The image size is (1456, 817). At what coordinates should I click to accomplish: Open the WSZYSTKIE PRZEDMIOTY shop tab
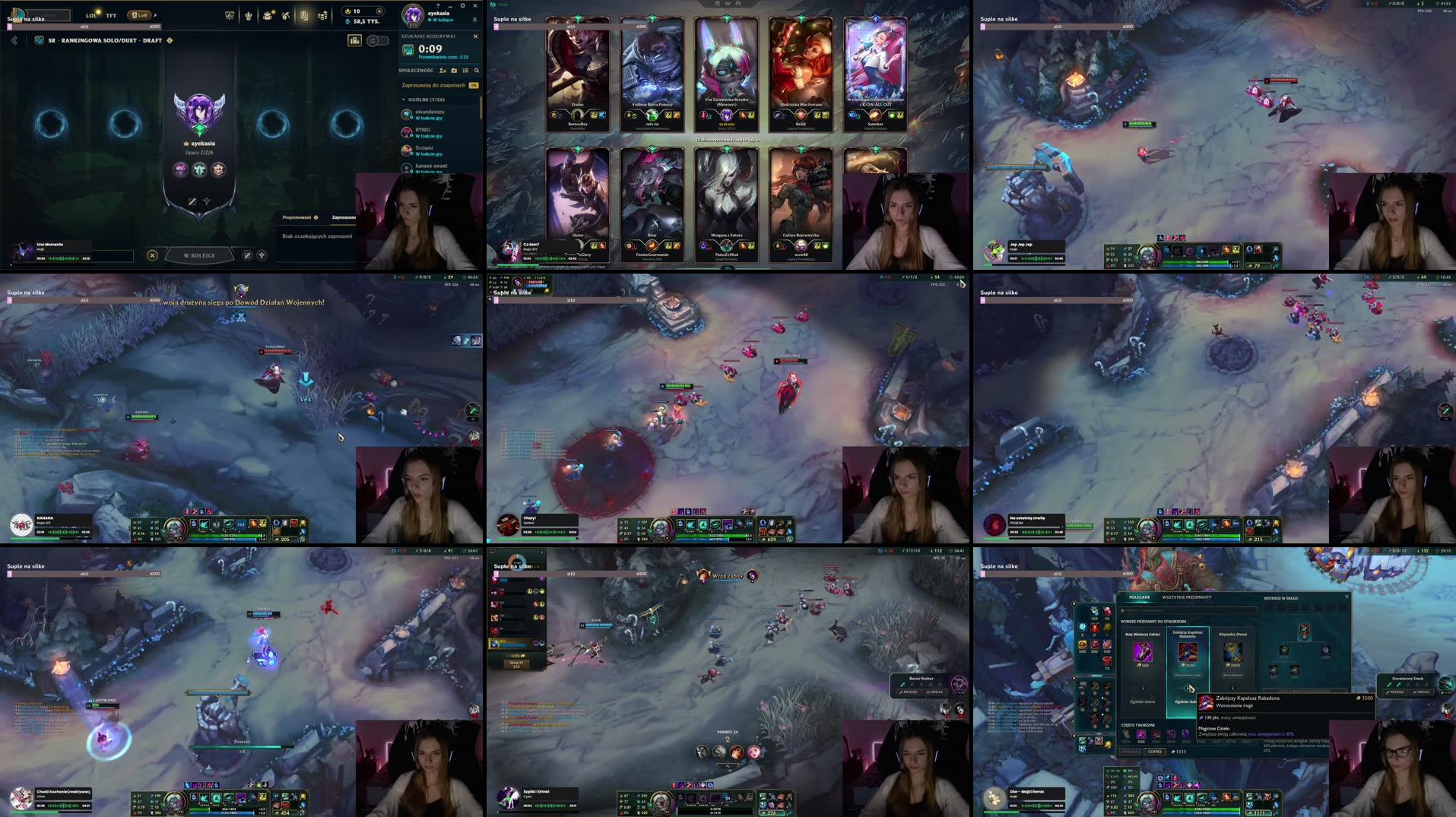pos(1187,597)
